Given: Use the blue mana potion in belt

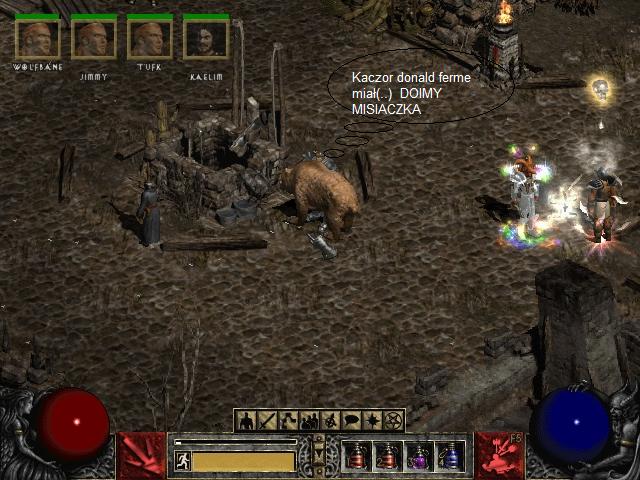Looking at the screenshot, I should tap(449, 458).
